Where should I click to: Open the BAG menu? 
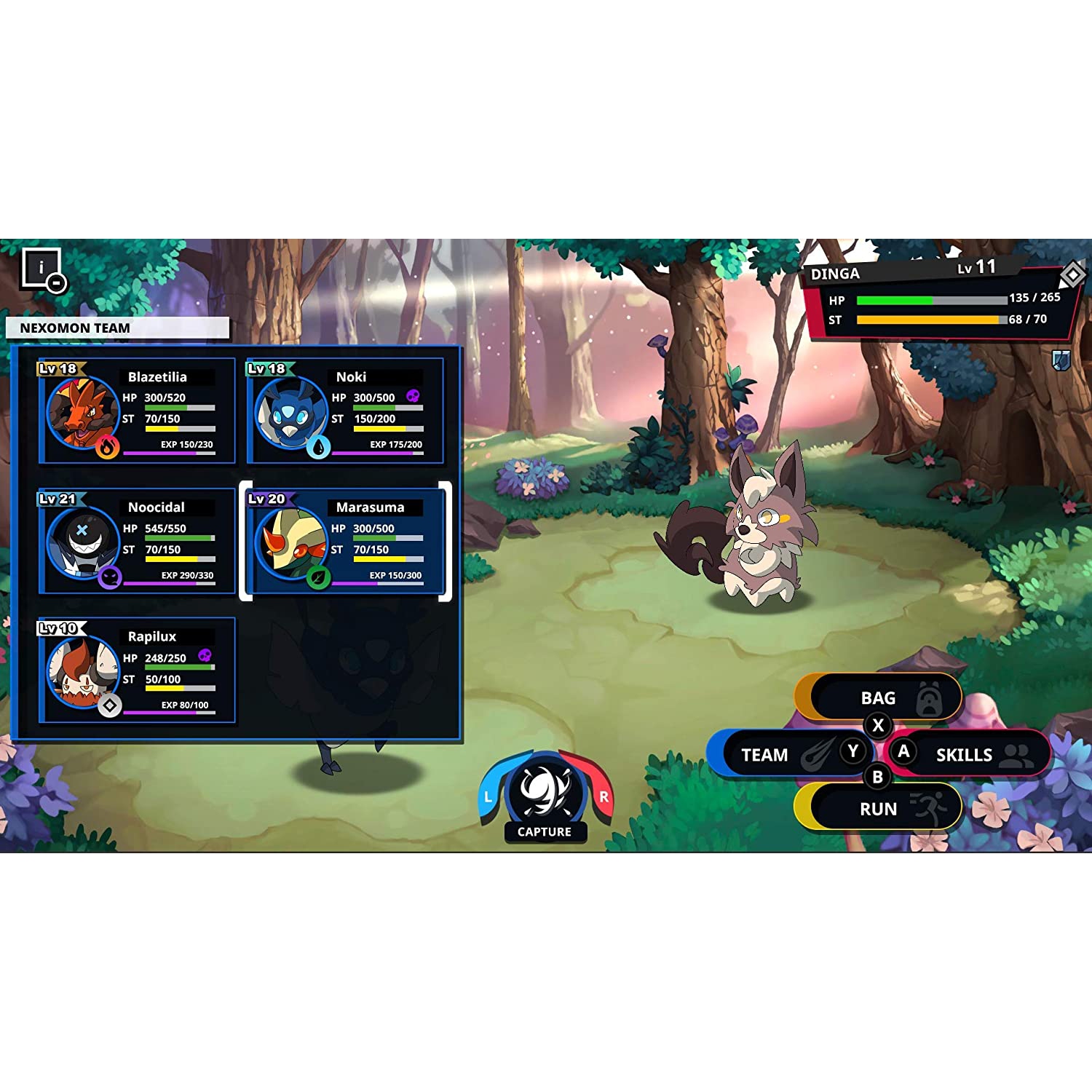pyautogui.click(x=878, y=697)
